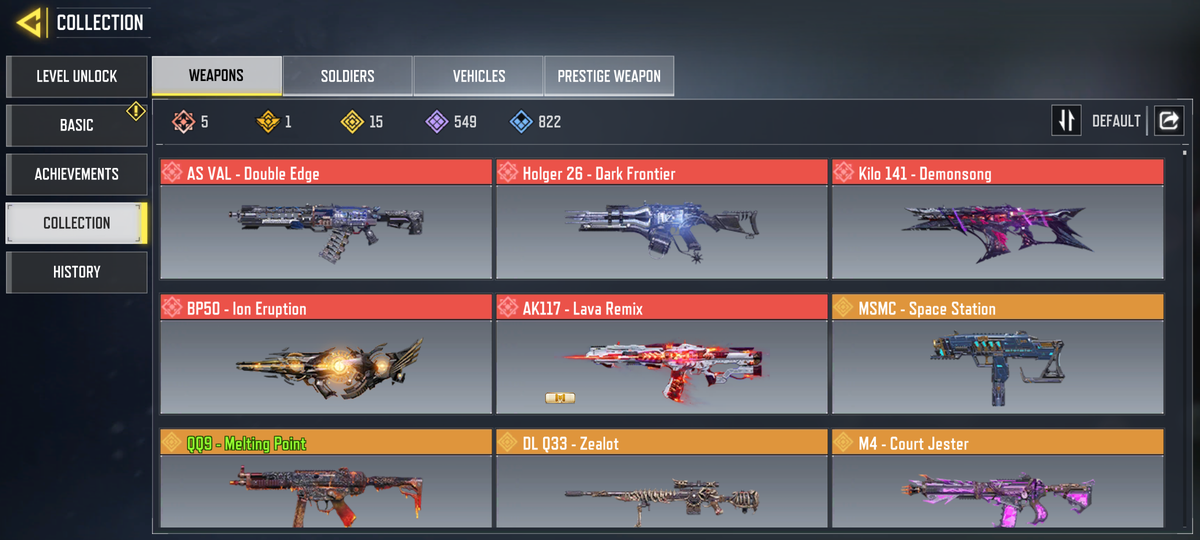
Task: Switch to the Soldiers tab
Action: [x=347, y=76]
